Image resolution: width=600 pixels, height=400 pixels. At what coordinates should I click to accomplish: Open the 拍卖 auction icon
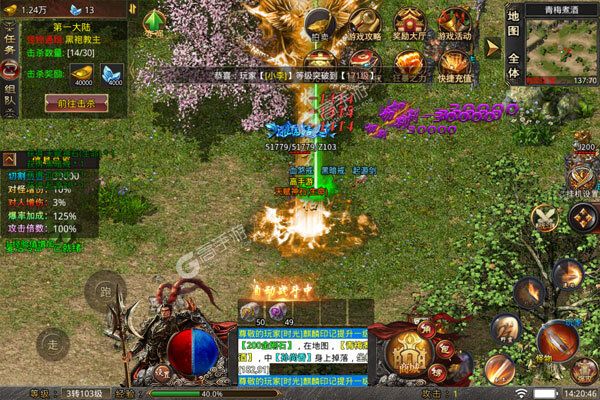[x=319, y=24]
